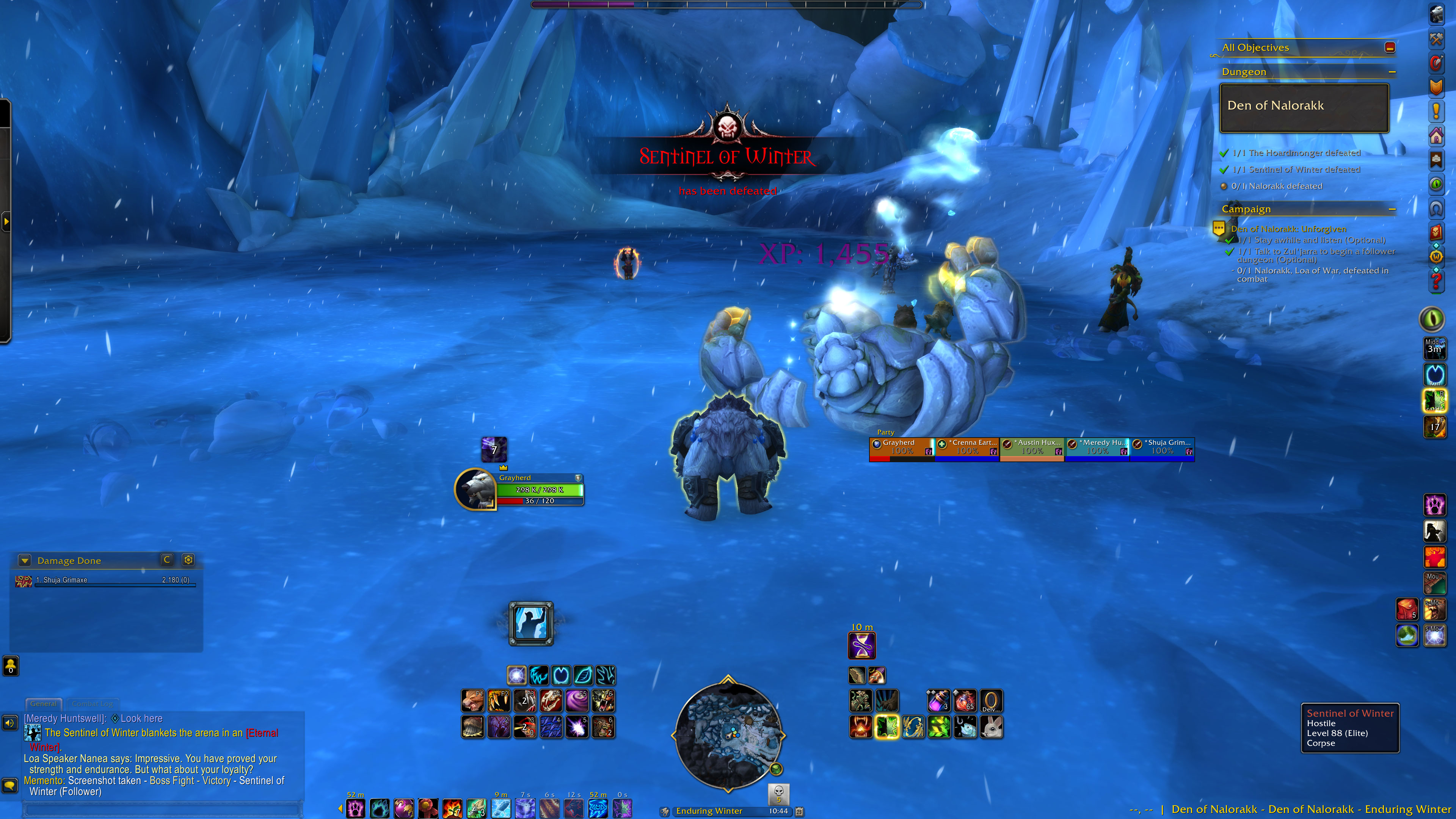Collapse the All Objectives tracker
Screen dimensions: 1456x819
(x=1390, y=47)
